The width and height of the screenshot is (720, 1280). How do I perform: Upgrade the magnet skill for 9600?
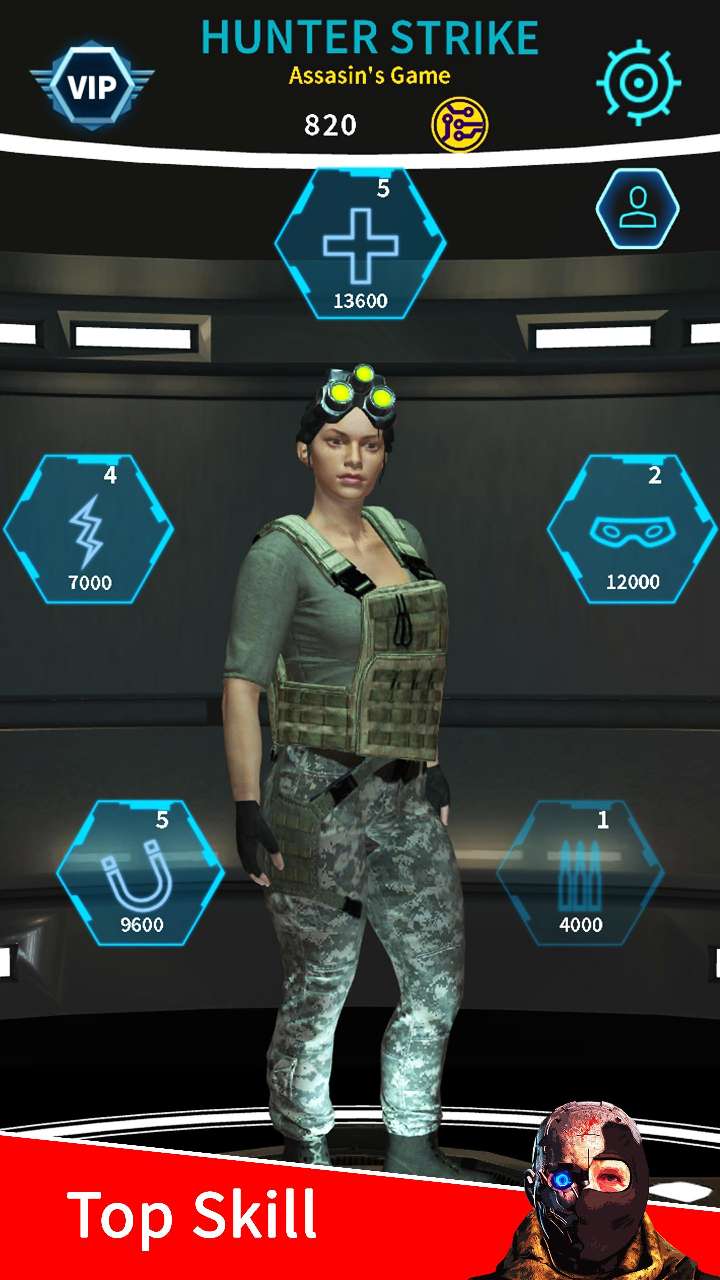pyautogui.click(x=141, y=873)
